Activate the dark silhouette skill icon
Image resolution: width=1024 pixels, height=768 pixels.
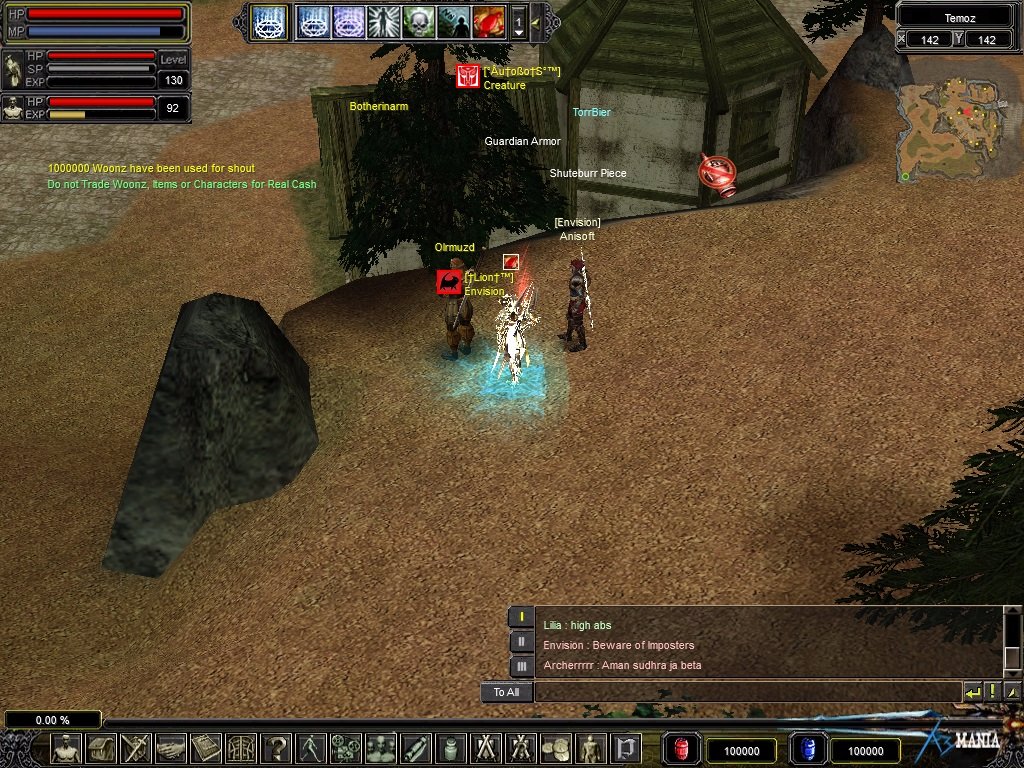point(453,21)
